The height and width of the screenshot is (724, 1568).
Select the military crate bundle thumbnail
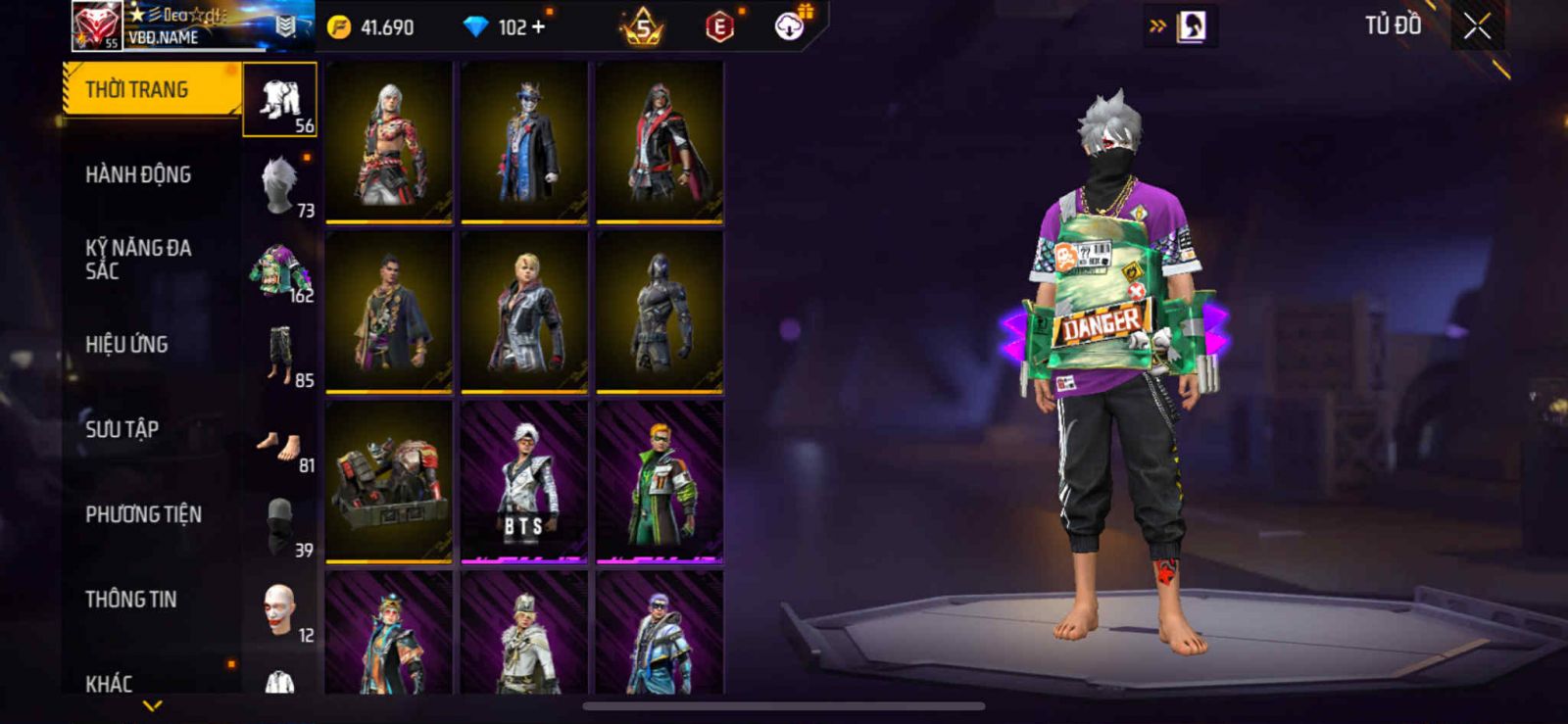coord(389,482)
